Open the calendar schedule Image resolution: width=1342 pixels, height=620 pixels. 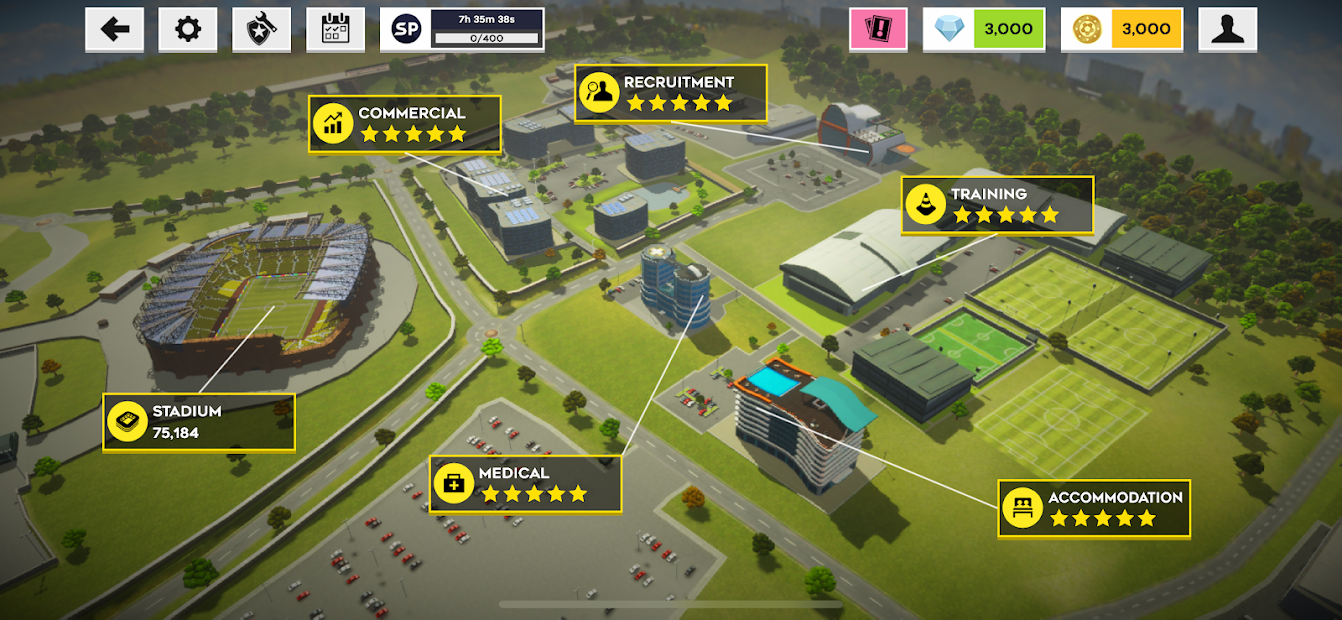pyautogui.click(x=335, y=30)
